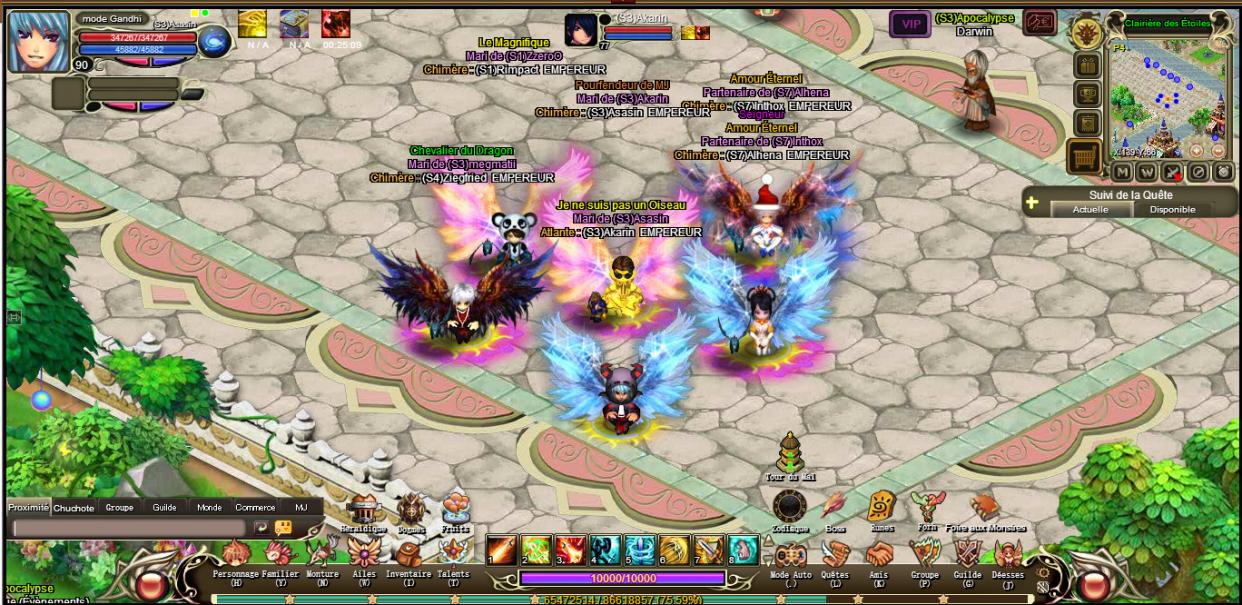
Task: Switch quest tracker to Disponible tab
Action: [x=1172, y=210]
